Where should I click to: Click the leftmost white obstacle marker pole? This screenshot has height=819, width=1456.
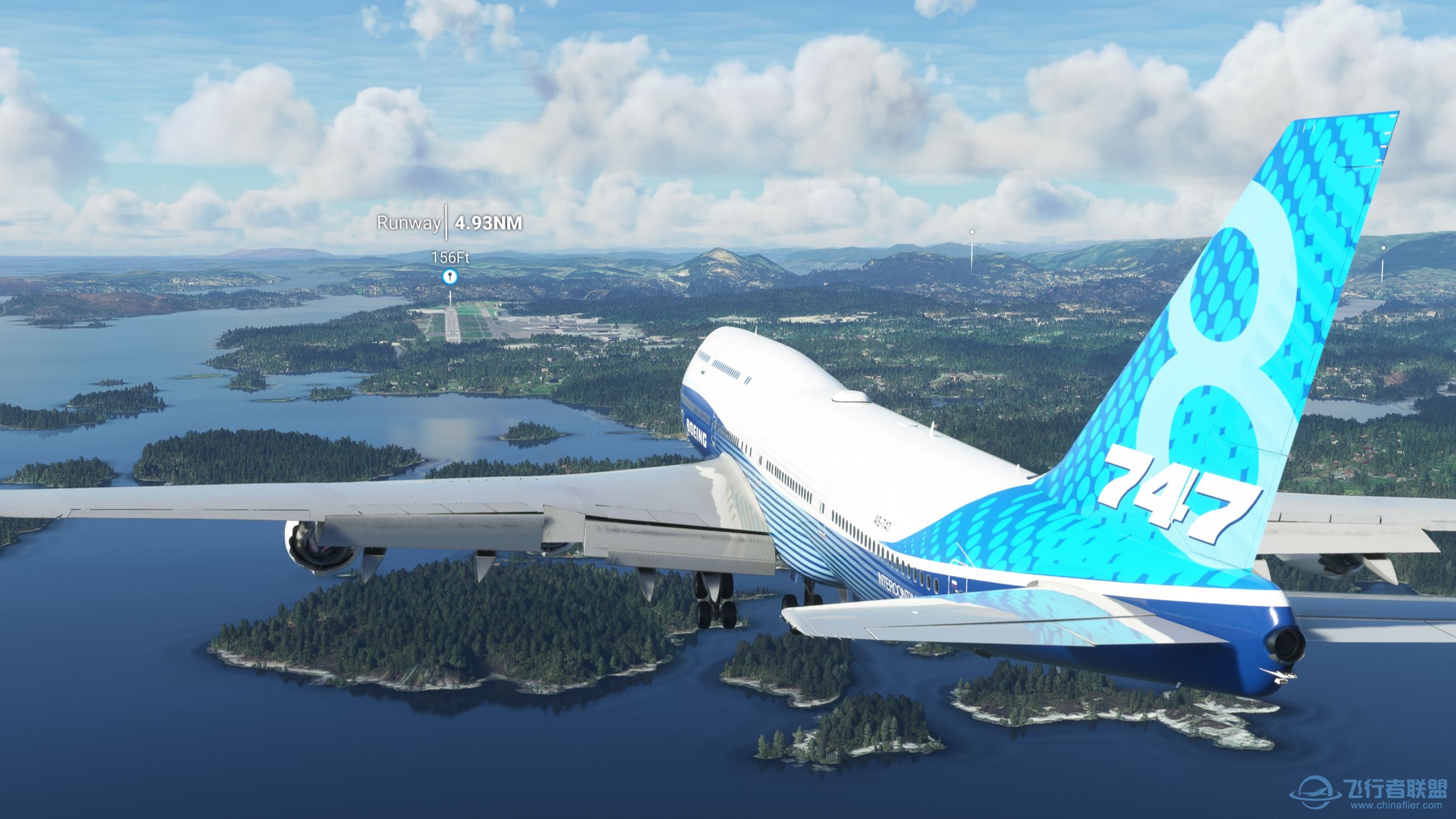click(972, 257)
